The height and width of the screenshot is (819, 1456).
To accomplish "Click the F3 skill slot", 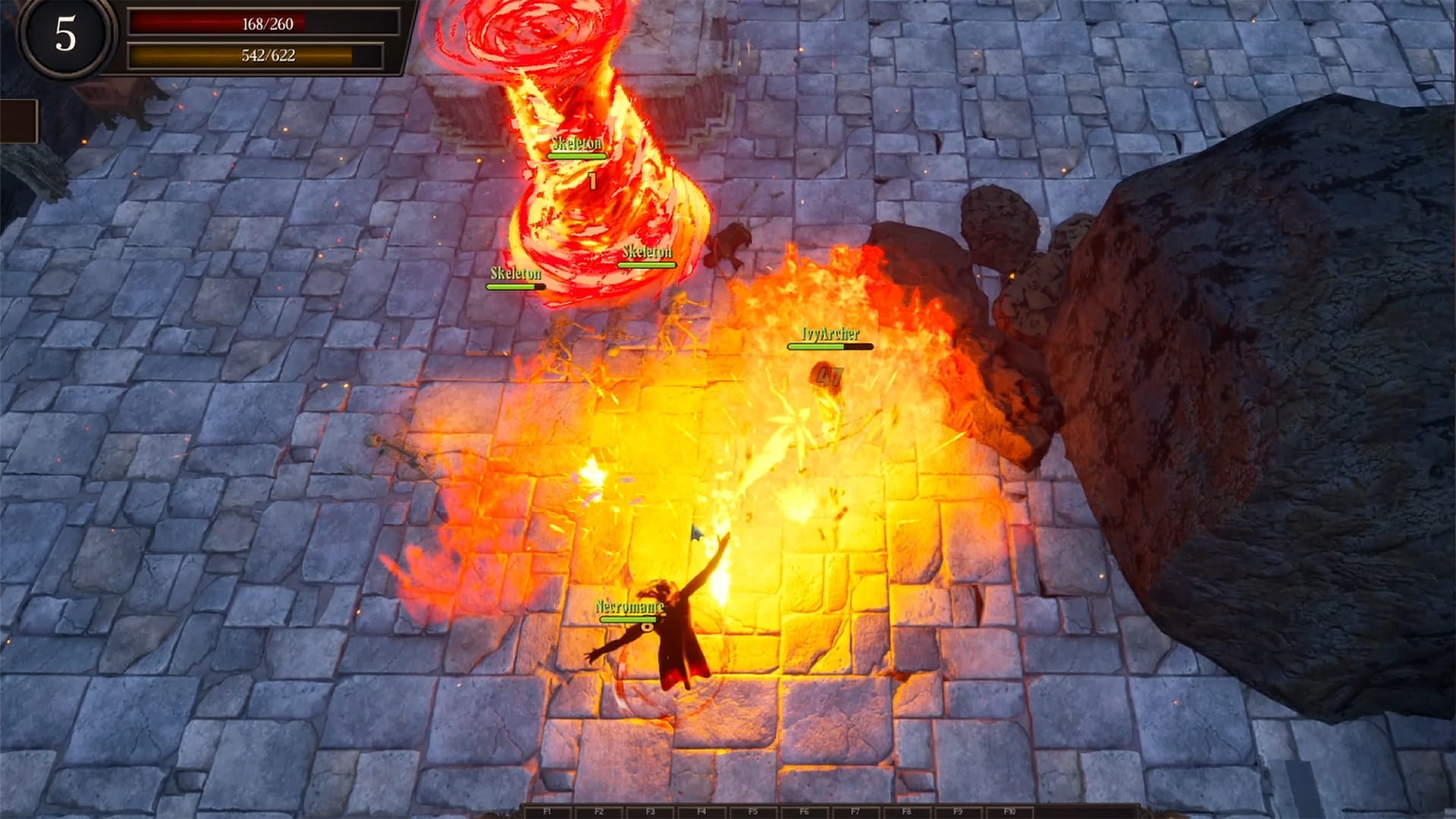I will pyautogui.click(x=650, y=811).
